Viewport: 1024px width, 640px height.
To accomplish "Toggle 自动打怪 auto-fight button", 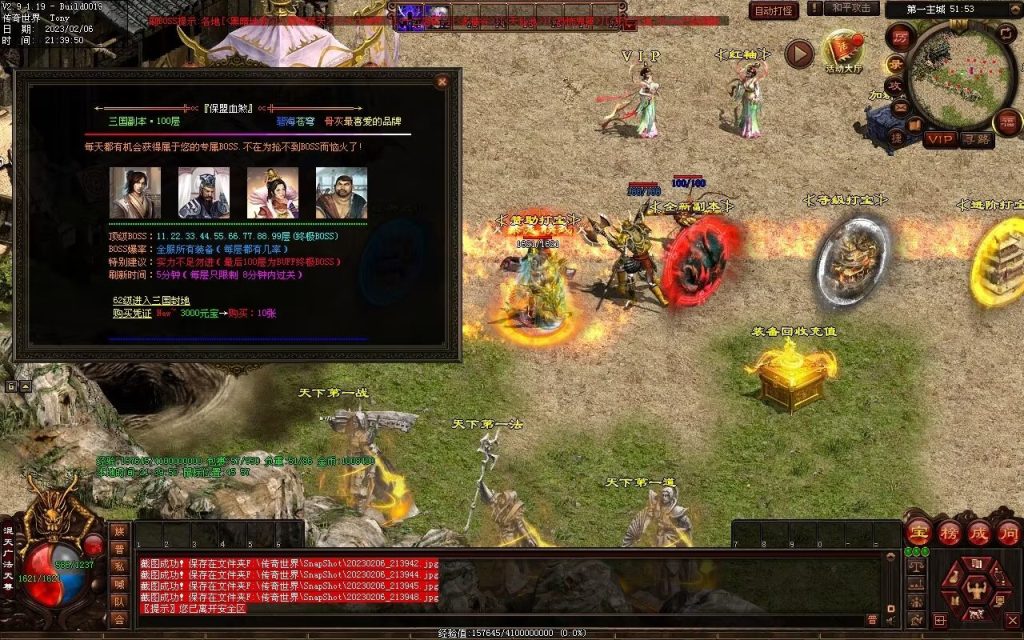I will (x=774, y=10).
